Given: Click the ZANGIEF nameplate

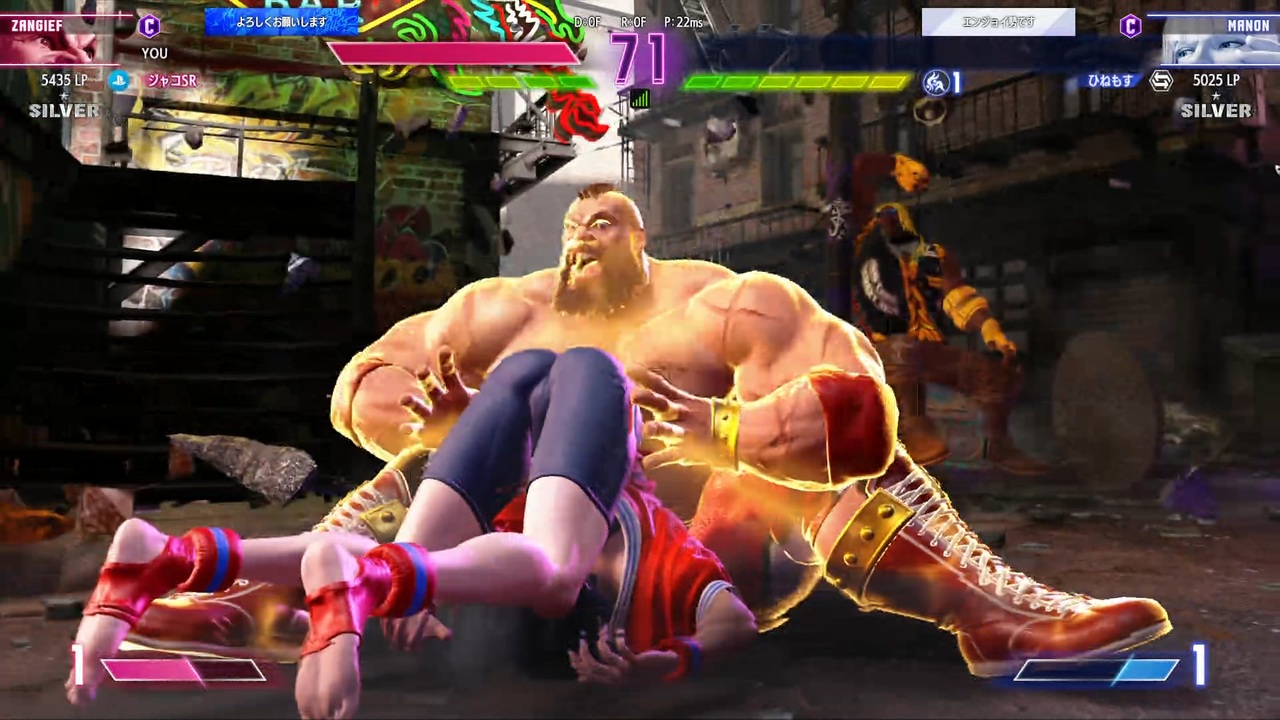Looking at the screenshot, I should point(38,25).
